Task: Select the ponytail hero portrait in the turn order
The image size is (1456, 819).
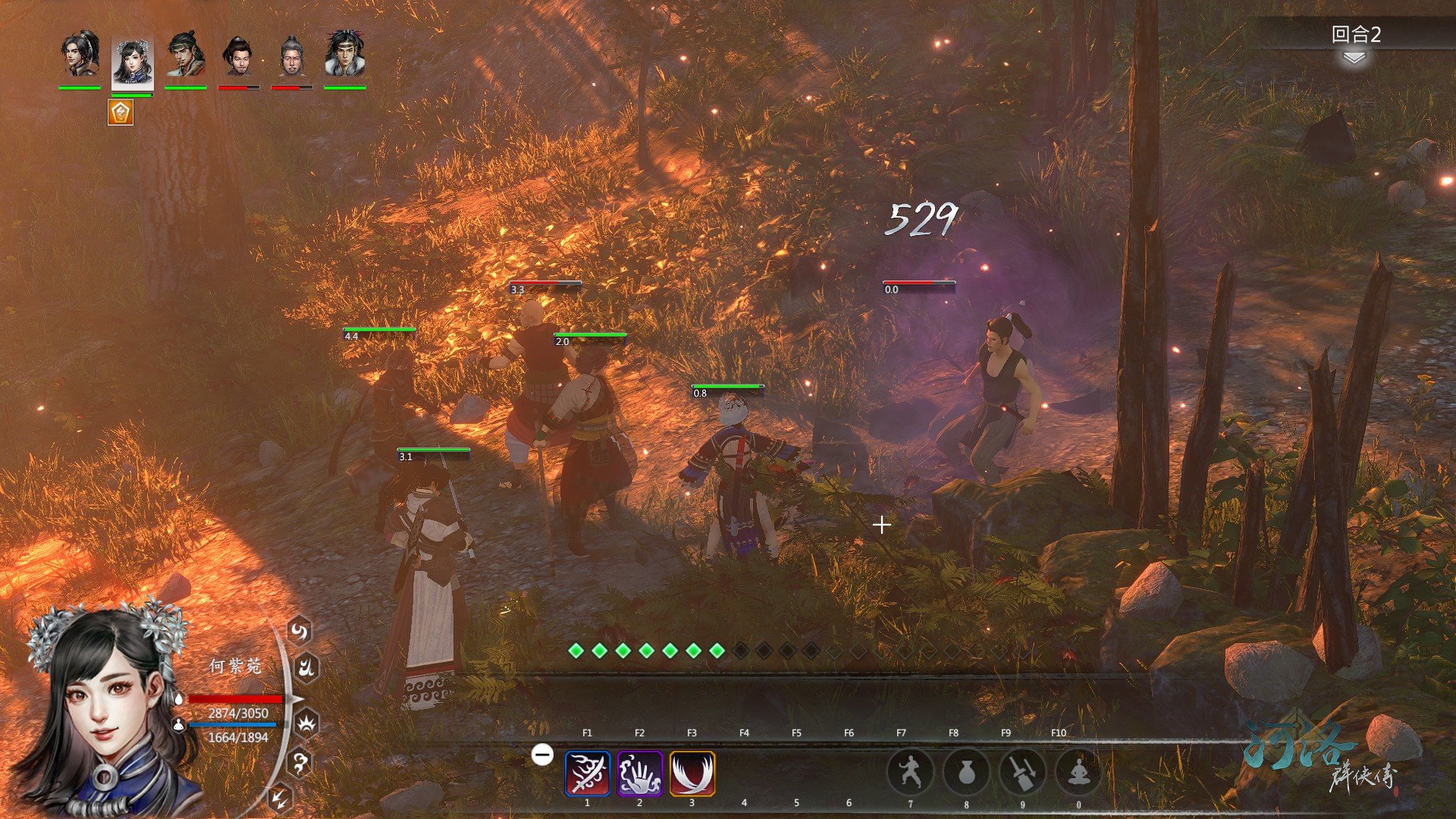Action: pos(80,55)
